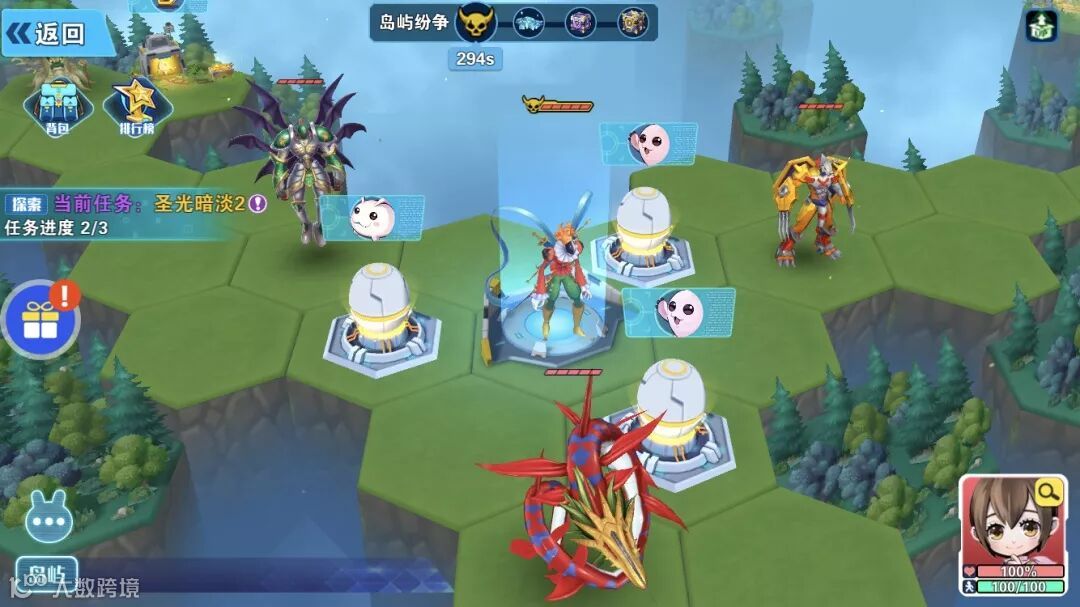Choose the blue winged chest reward
This screenshot has width=1080, height=607.
tap(529, 22)
